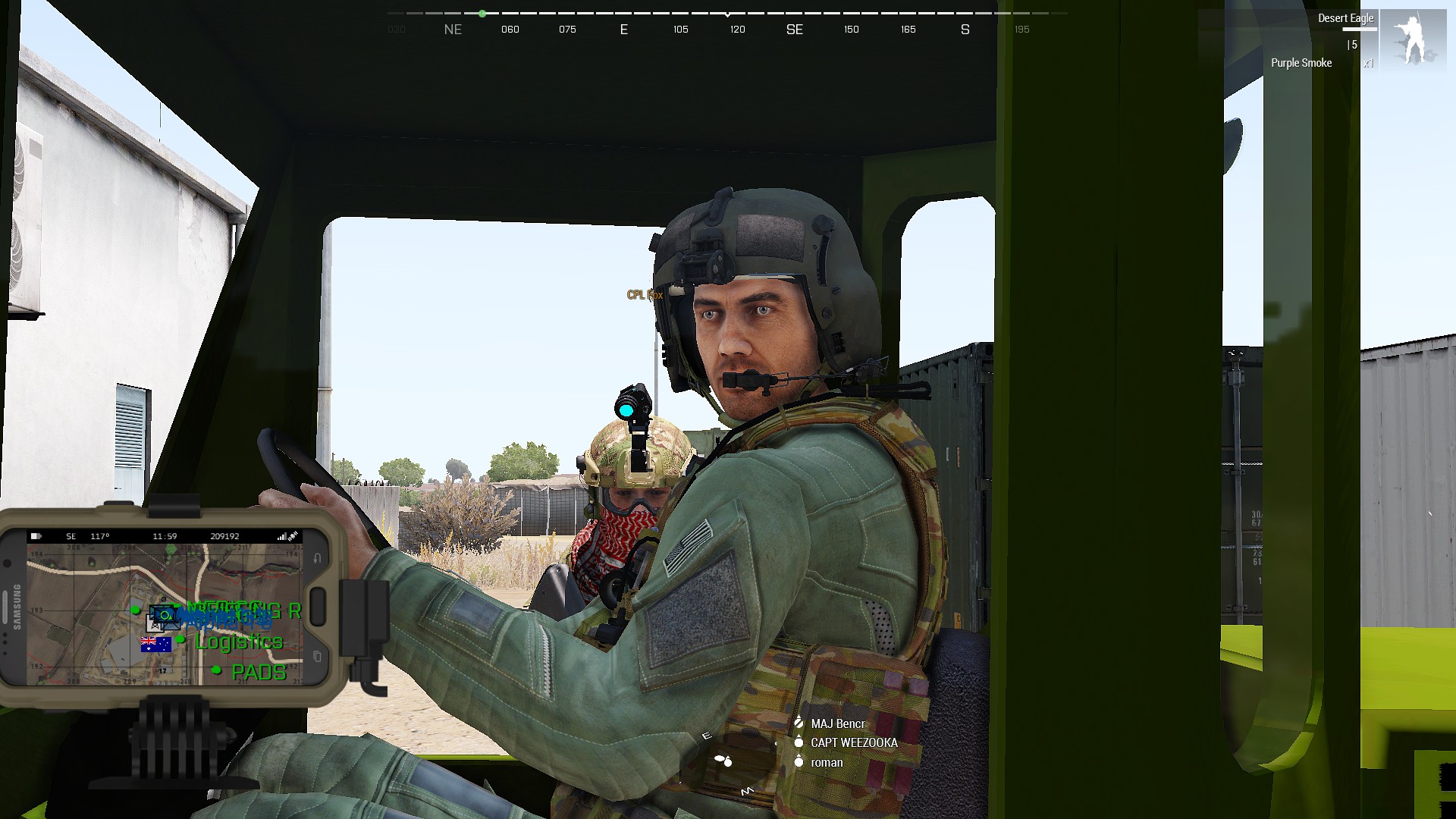Open the mortar symbol marker on the GPS map
1456x819 pixels.
(x=155, y=625)
